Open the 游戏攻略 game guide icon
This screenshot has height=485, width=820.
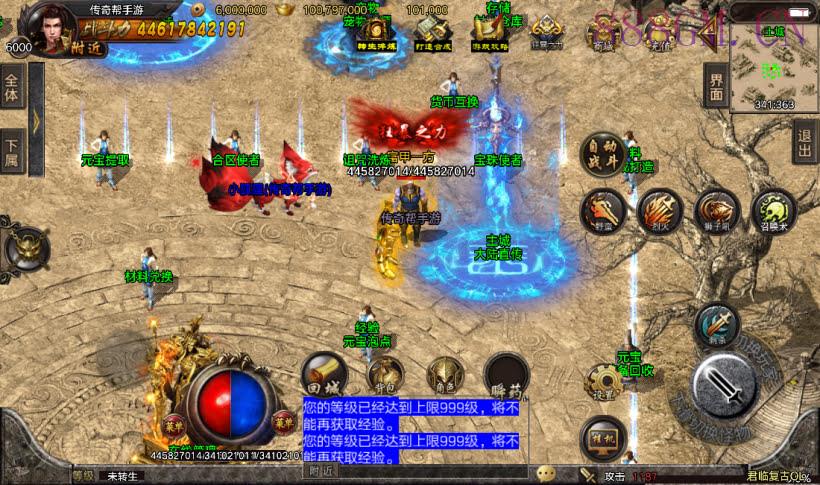(x=489, y=34)
